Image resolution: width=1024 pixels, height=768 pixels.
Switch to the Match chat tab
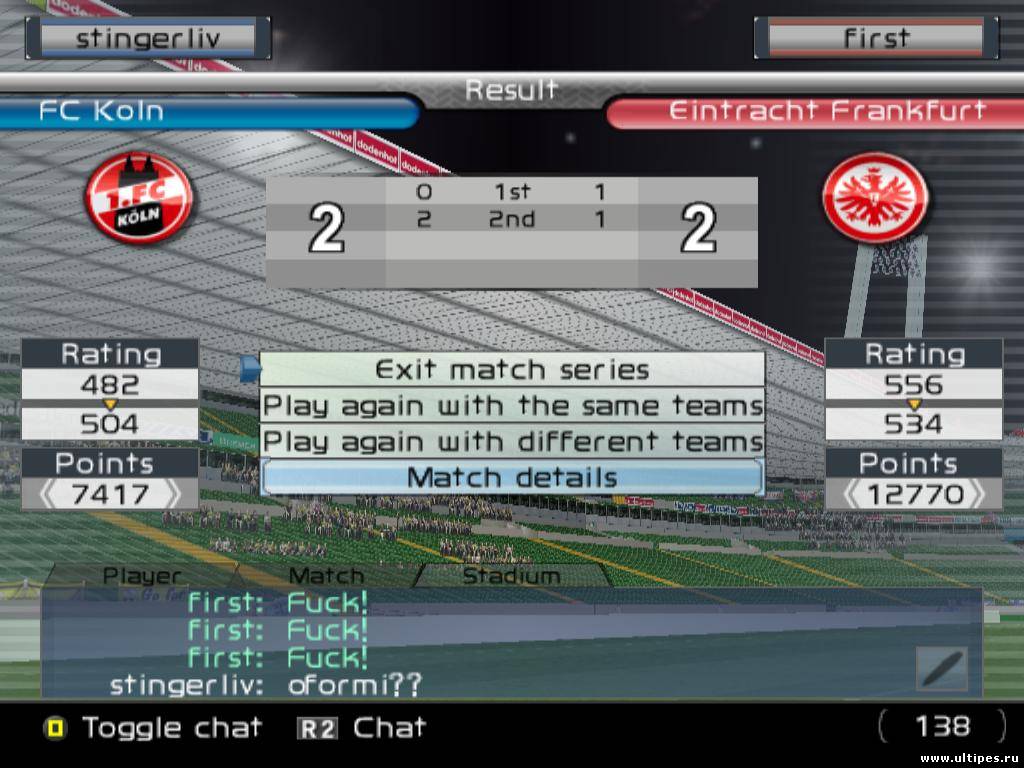tap(326, 576)
